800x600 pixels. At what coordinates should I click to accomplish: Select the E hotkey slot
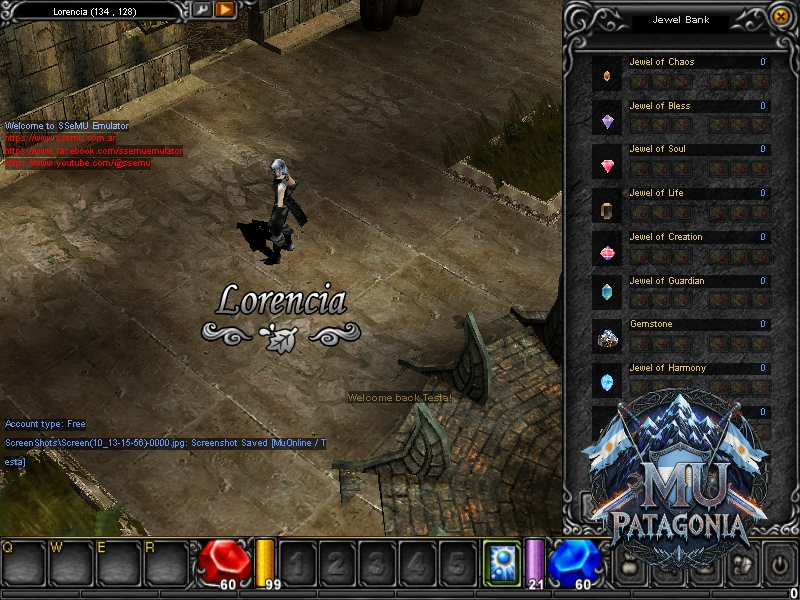click(x=120, y=564)
